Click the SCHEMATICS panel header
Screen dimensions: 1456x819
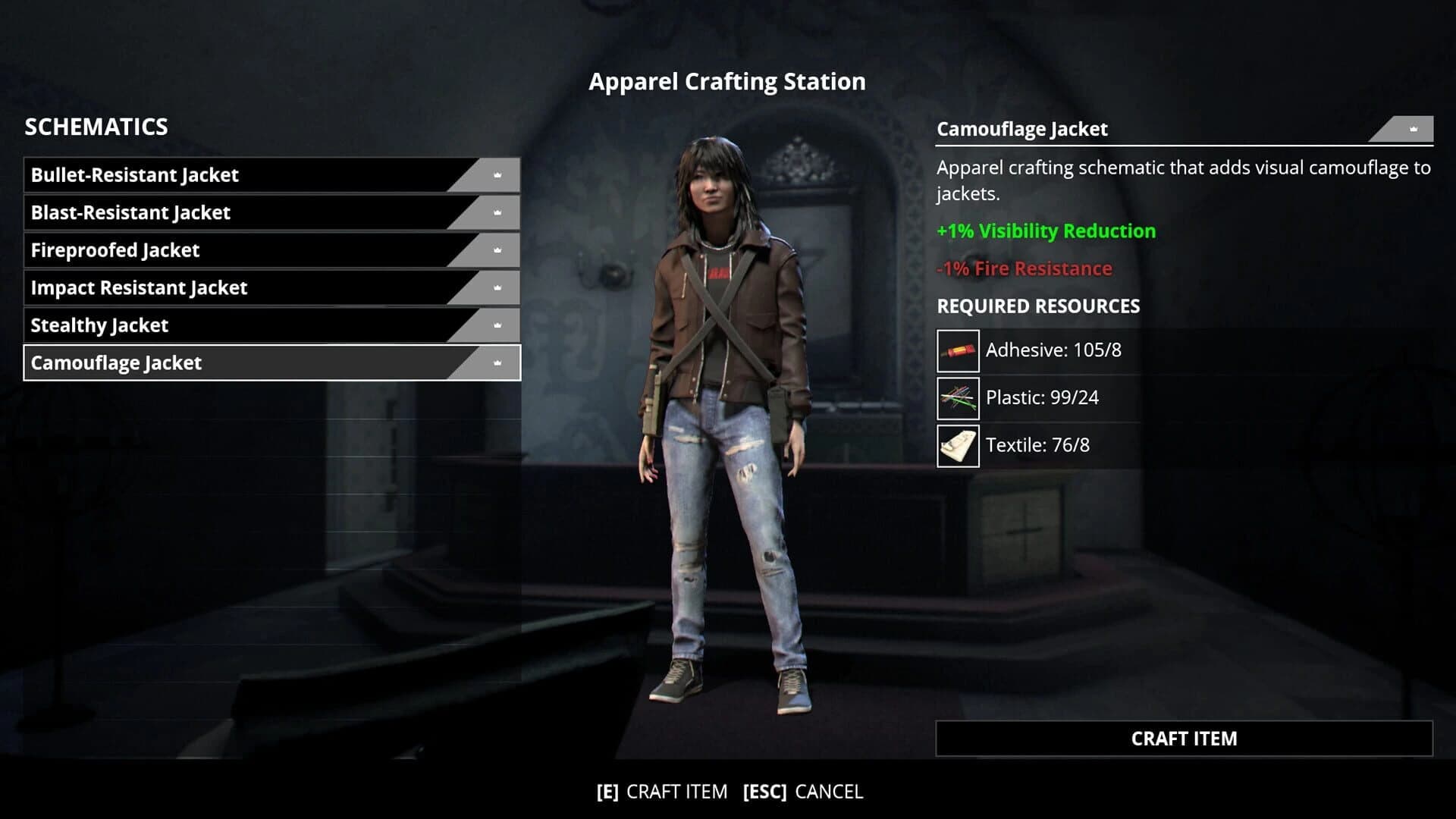click(x=96, y=127)
